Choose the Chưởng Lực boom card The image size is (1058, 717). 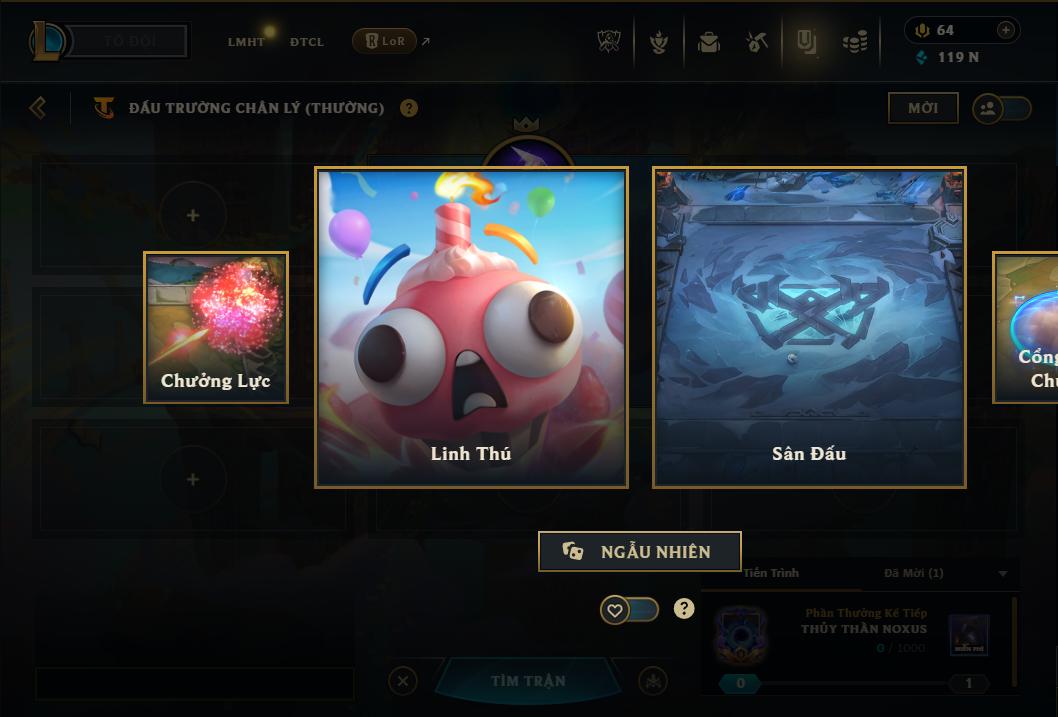[216, 327]
